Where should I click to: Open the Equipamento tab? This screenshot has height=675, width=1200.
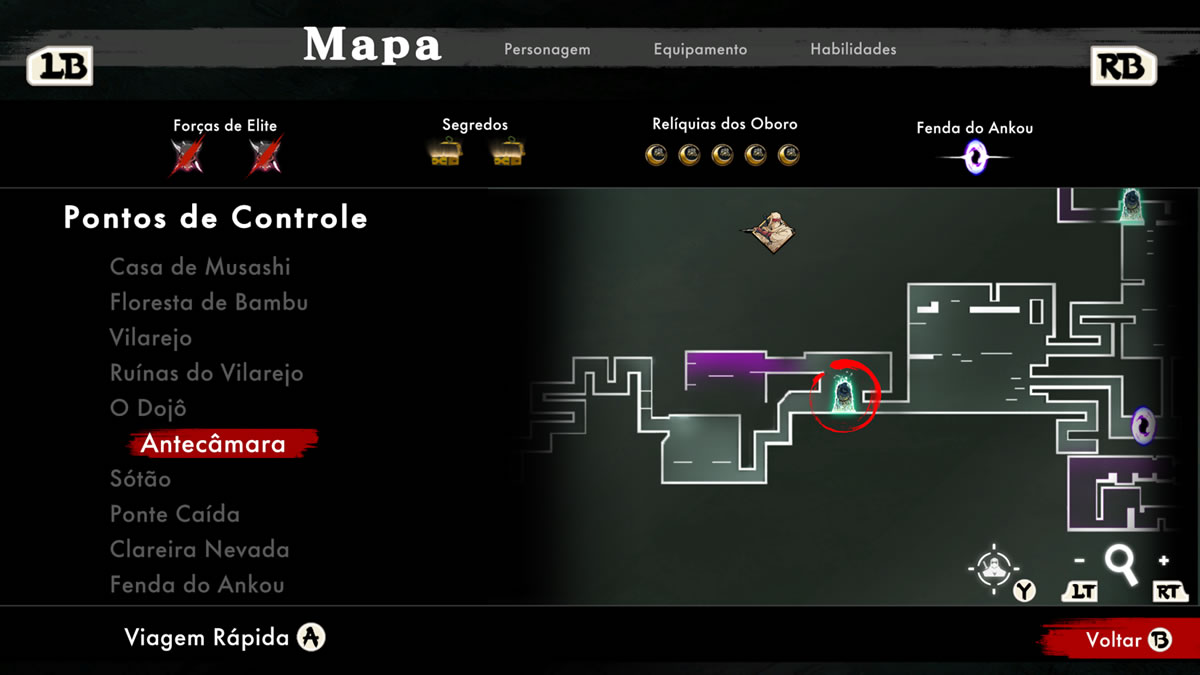pyautogui.click(x=700, y=49)
